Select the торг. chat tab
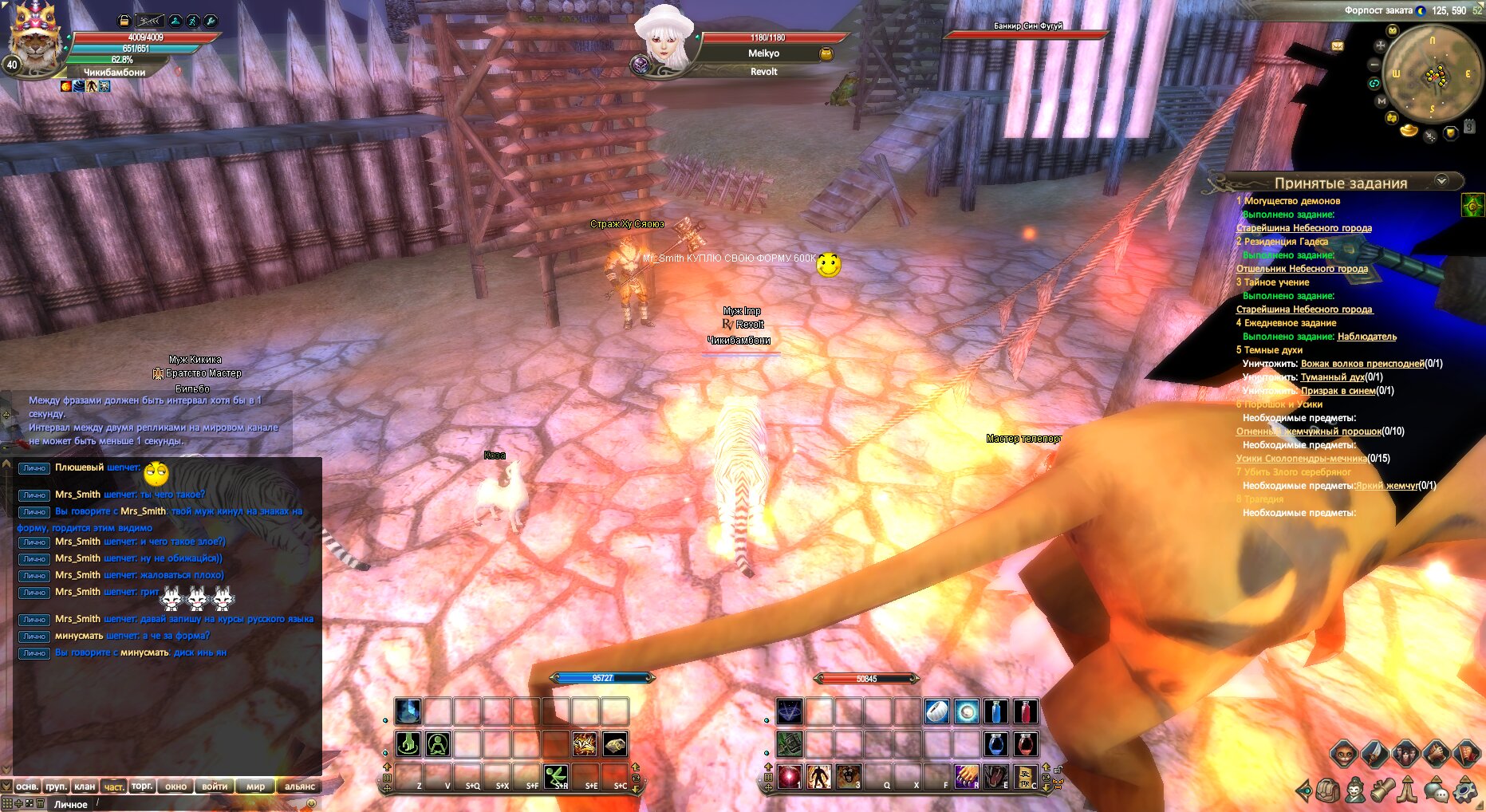This screenshot has height=812, width=1486. pyautogui.click(x=142, y=786)
